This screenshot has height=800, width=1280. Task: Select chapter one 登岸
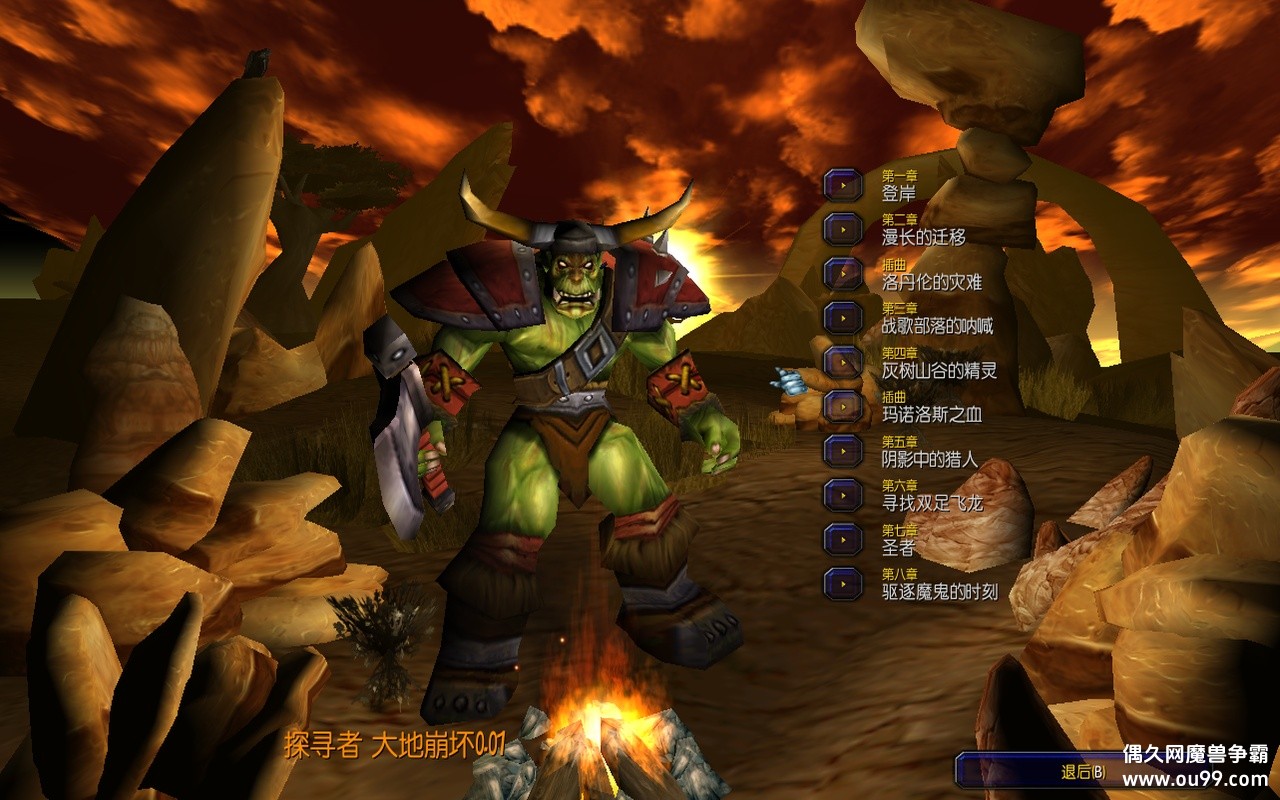tap(843, 185)
